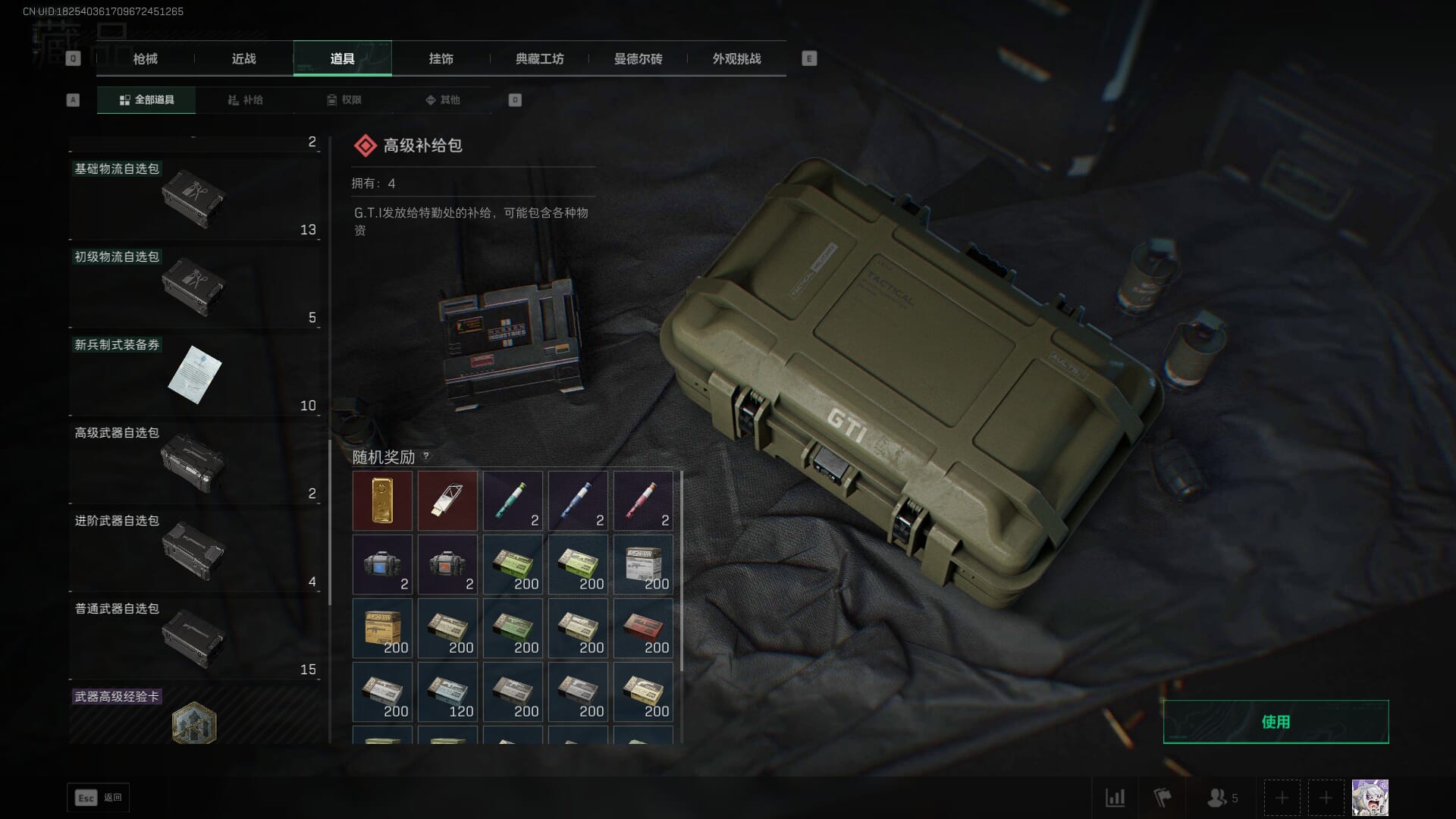Open the player avatar profile
This screenshot has height=819, width=1456.
click(1370, 798)
